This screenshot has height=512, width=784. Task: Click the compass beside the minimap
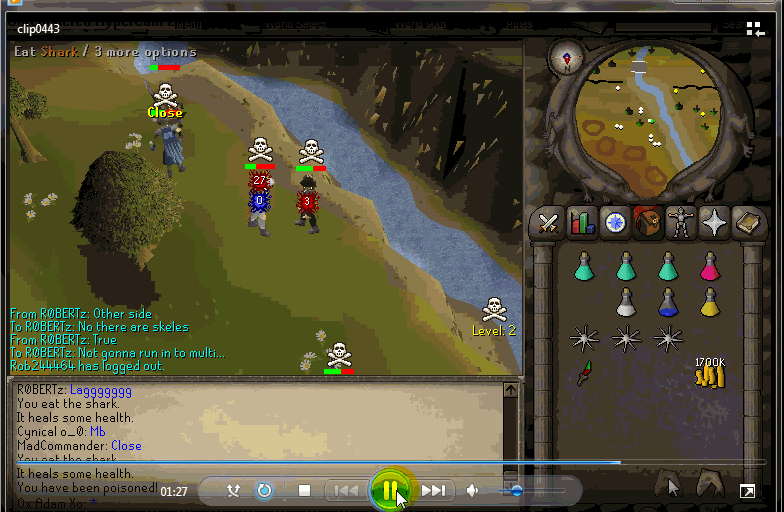click(x=566, y=59)
